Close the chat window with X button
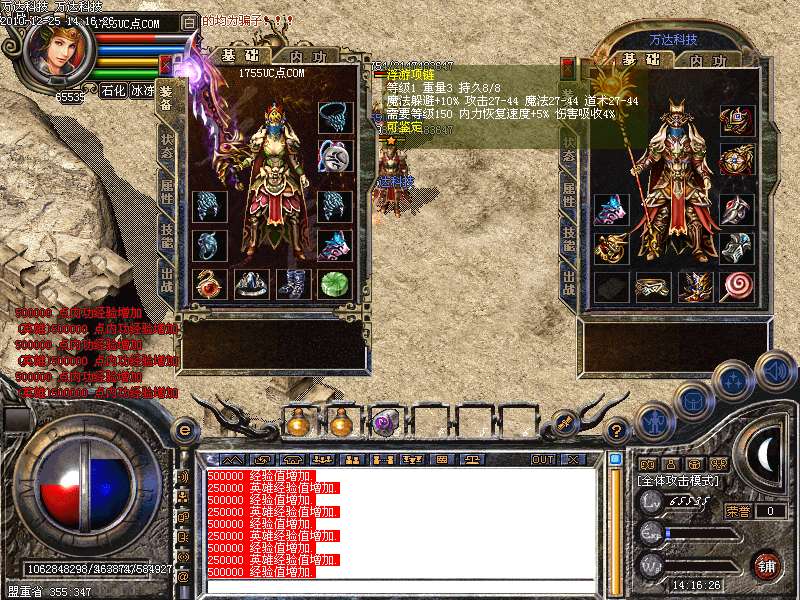Image resolution: width=800 pixels, height=600 pixels. [x=573, y=459]
